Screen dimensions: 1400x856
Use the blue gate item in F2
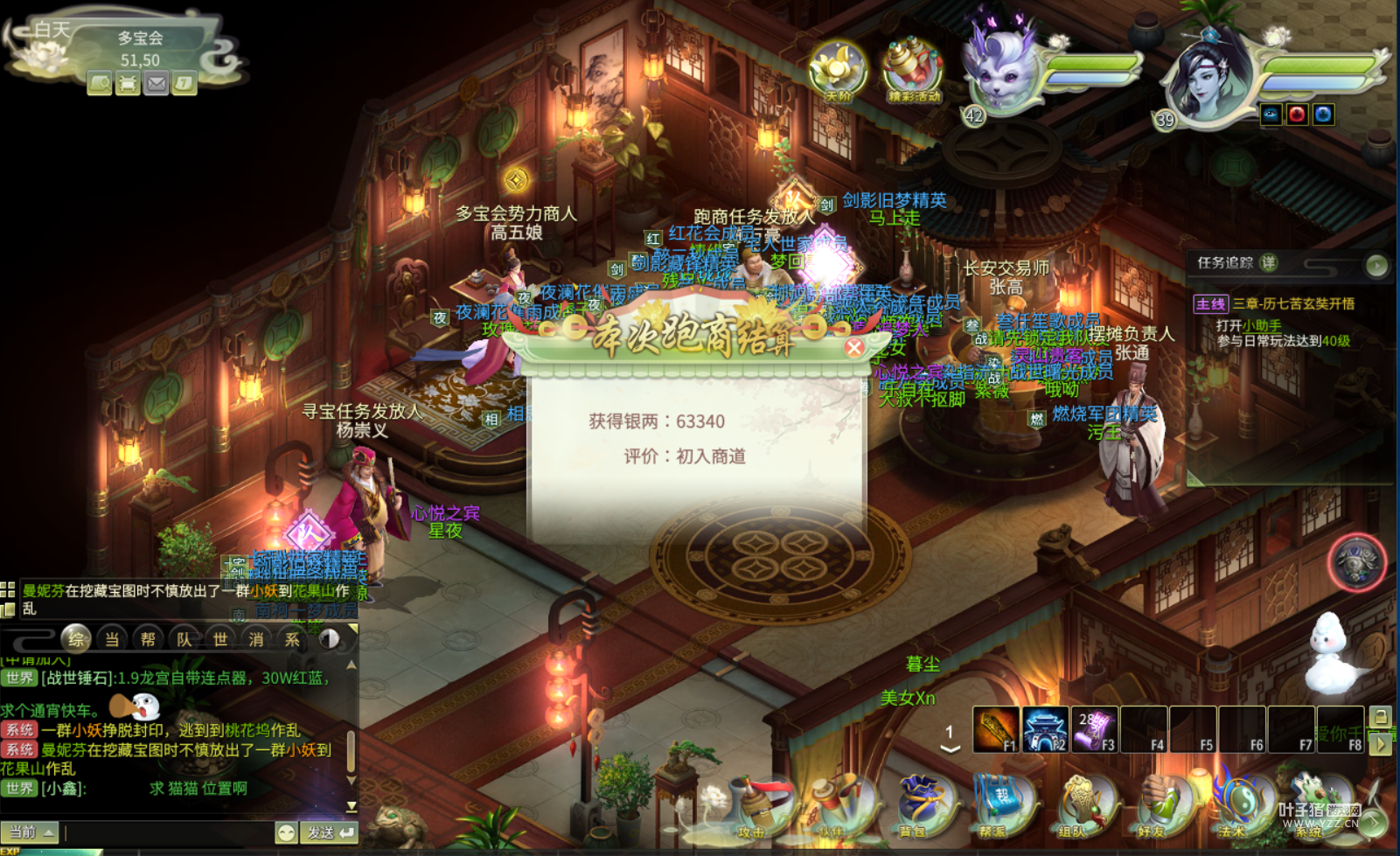1045,730
